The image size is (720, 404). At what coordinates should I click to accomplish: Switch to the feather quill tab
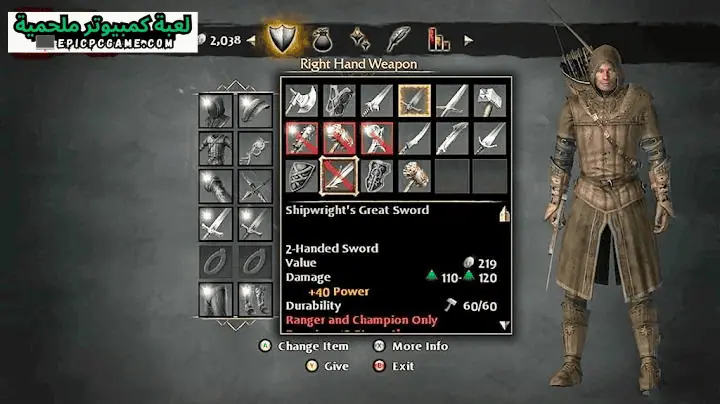(399, 40)
